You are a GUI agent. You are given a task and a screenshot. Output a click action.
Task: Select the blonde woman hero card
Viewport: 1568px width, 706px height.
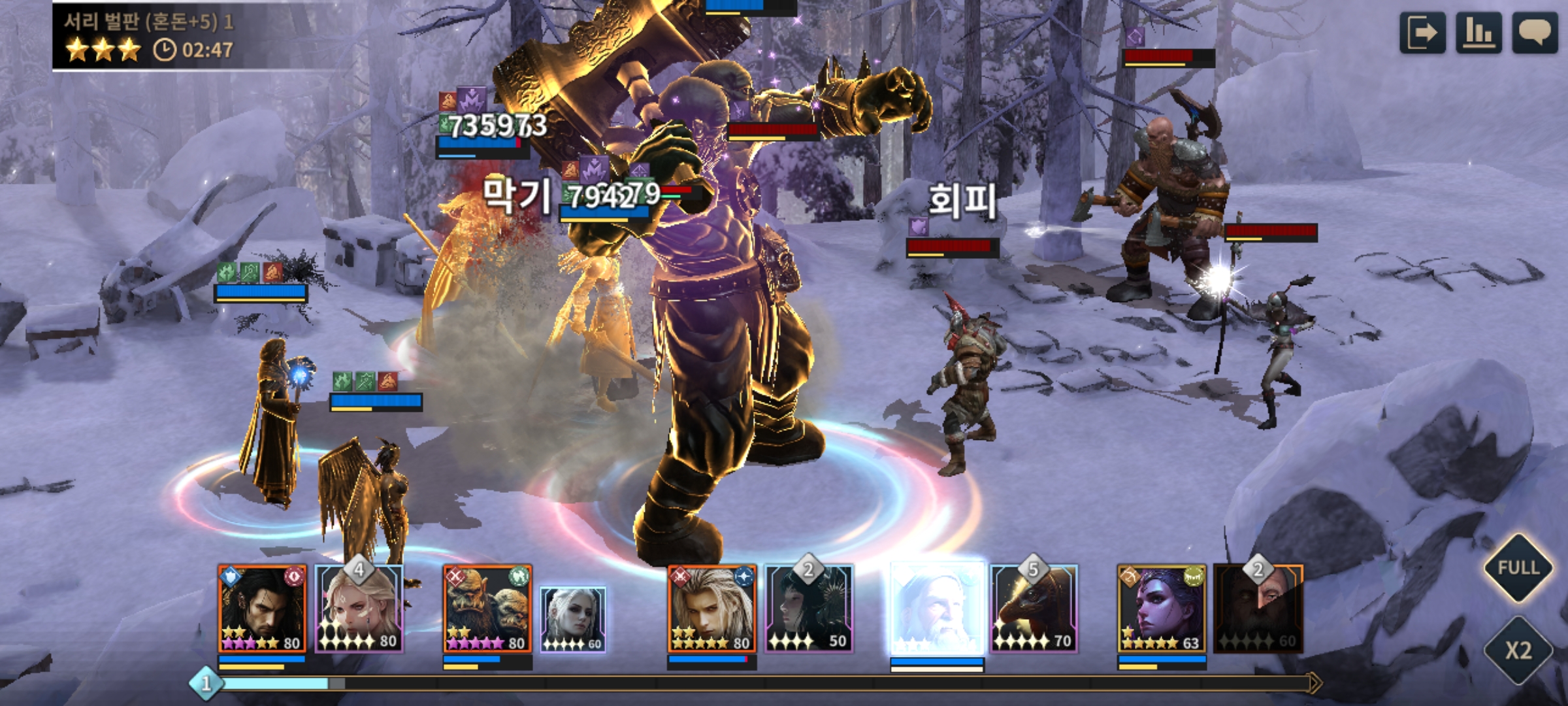(x=359, y=609)
